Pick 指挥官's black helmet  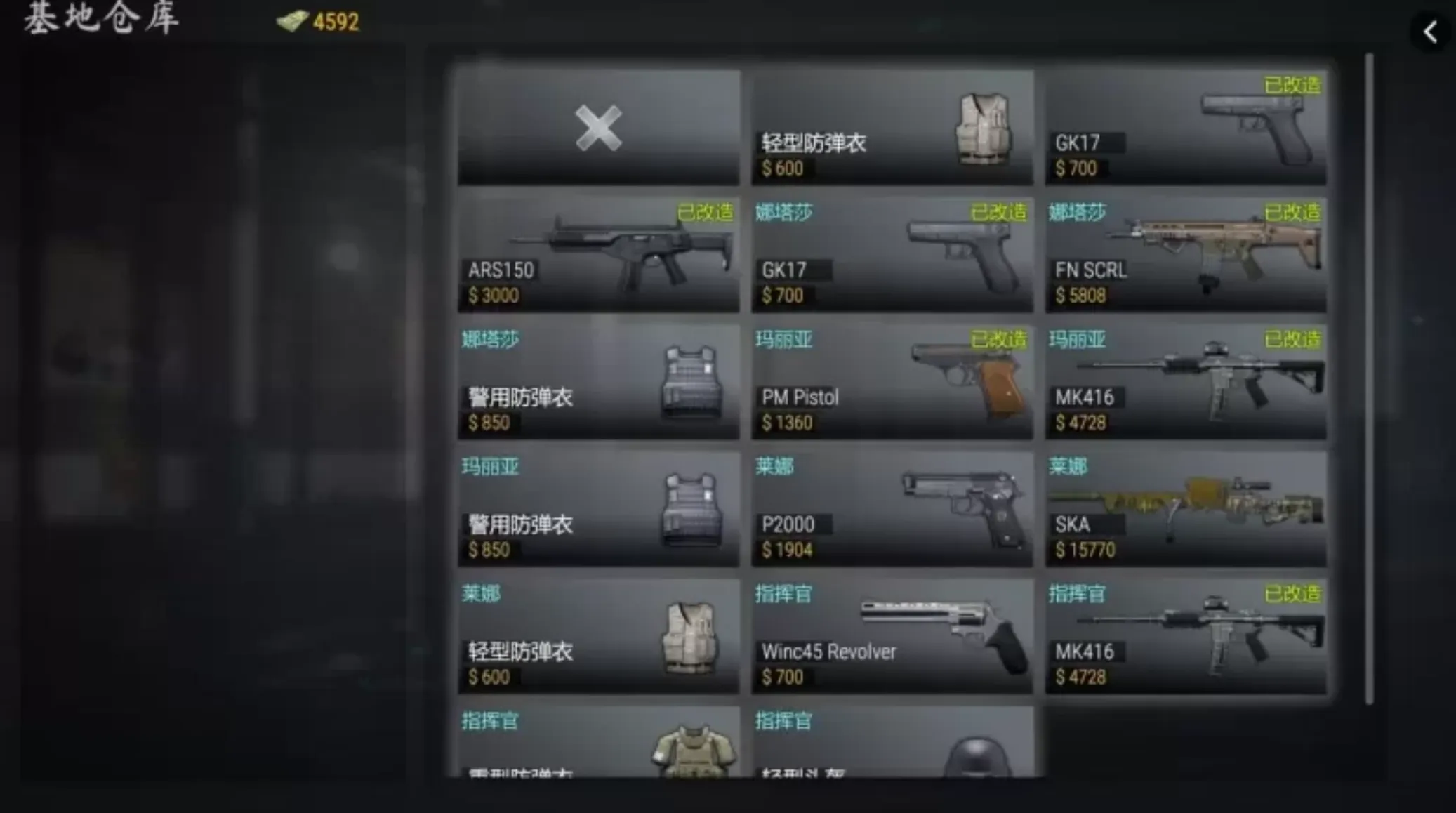pos(892,743)
